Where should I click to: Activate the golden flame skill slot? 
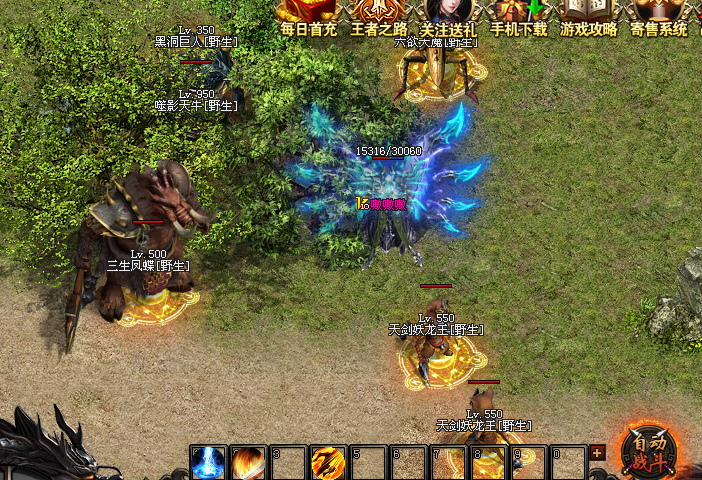[x=328, y=462]
